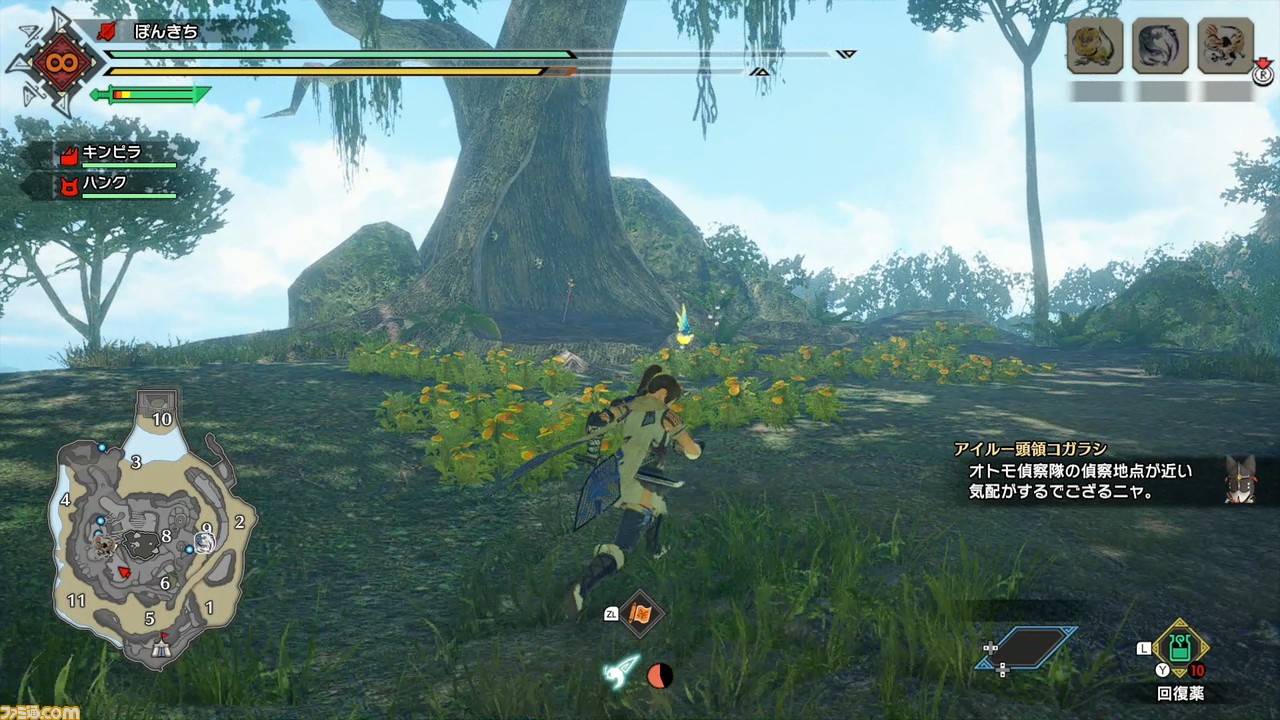1280x720 pixels.
Task: Select the yellow frog-like monster icon
Action: tap(1095, 46)
